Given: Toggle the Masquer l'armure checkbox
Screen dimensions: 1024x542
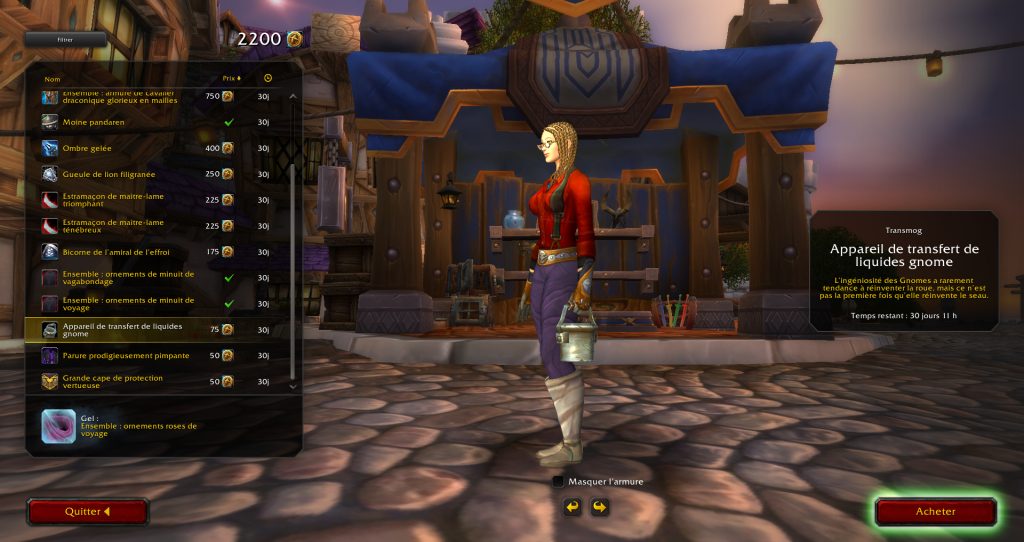Looking at the screenshot, I should (558, 481).
